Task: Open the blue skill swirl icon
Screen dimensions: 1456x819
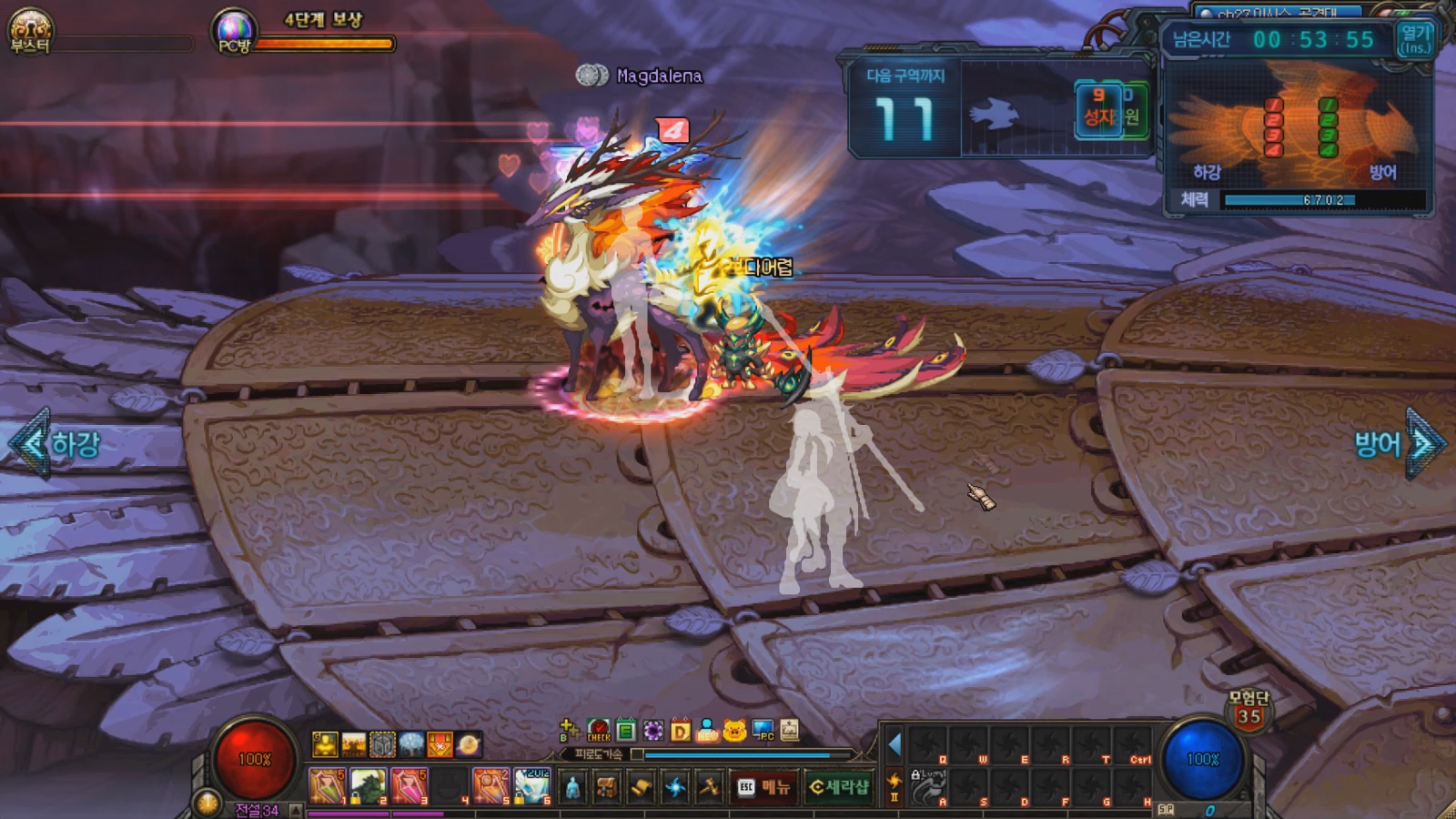Action: pos(675,787)
